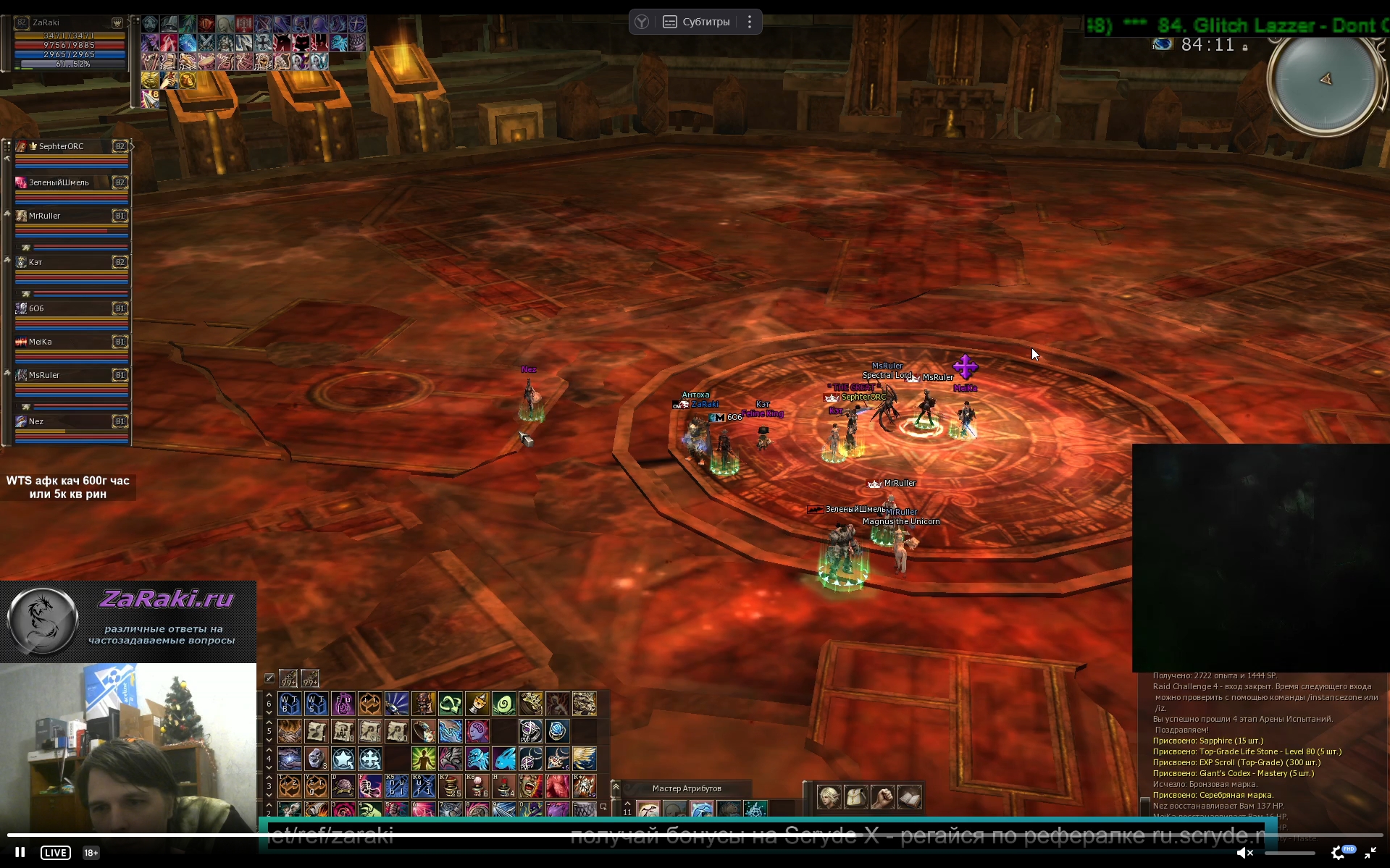Open the character status portrait icon
Viewport: 1390px width, 868px height.
pos(829,797)
